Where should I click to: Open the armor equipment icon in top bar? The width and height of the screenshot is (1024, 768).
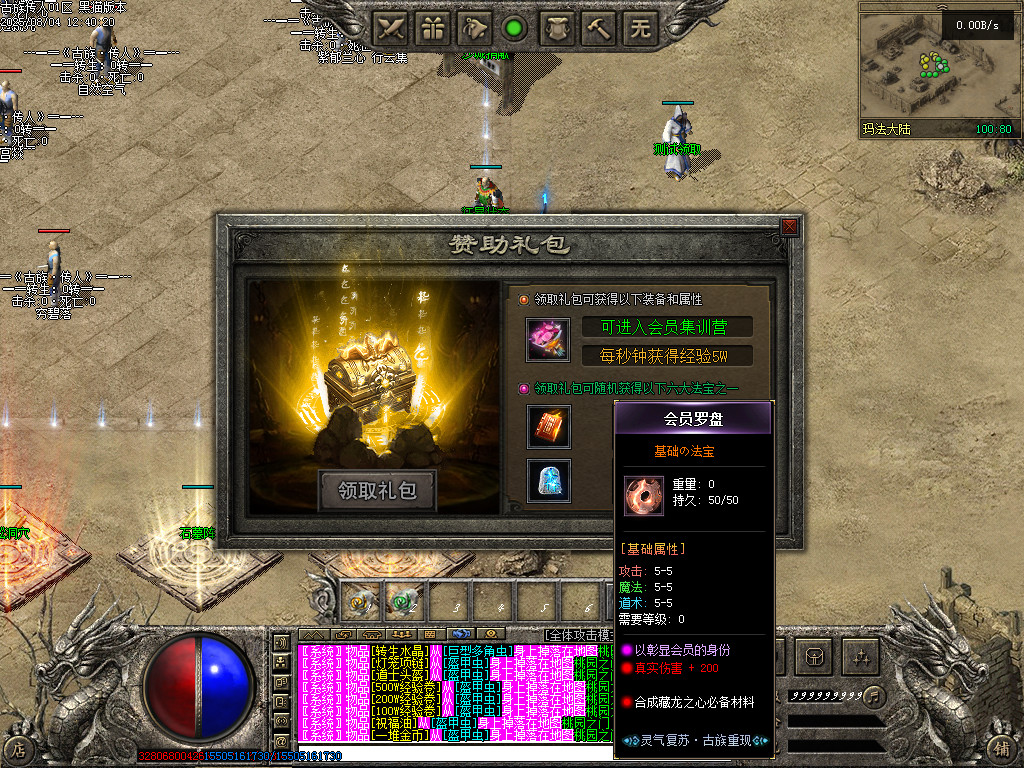pyautogui.click(x=557, y=29)
